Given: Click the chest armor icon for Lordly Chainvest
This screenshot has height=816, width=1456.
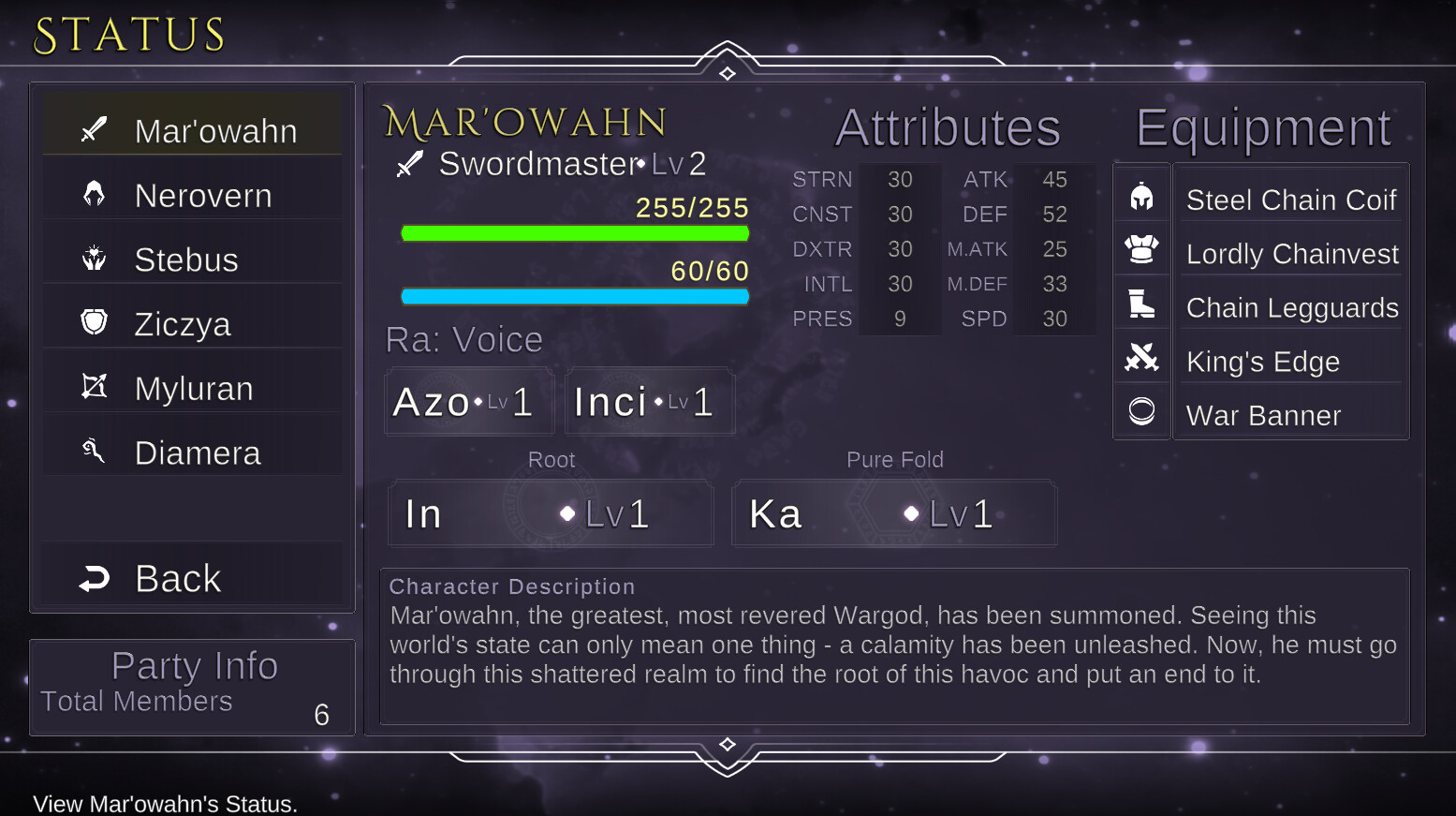Looking at the screenshot, I should point(1141,249).
